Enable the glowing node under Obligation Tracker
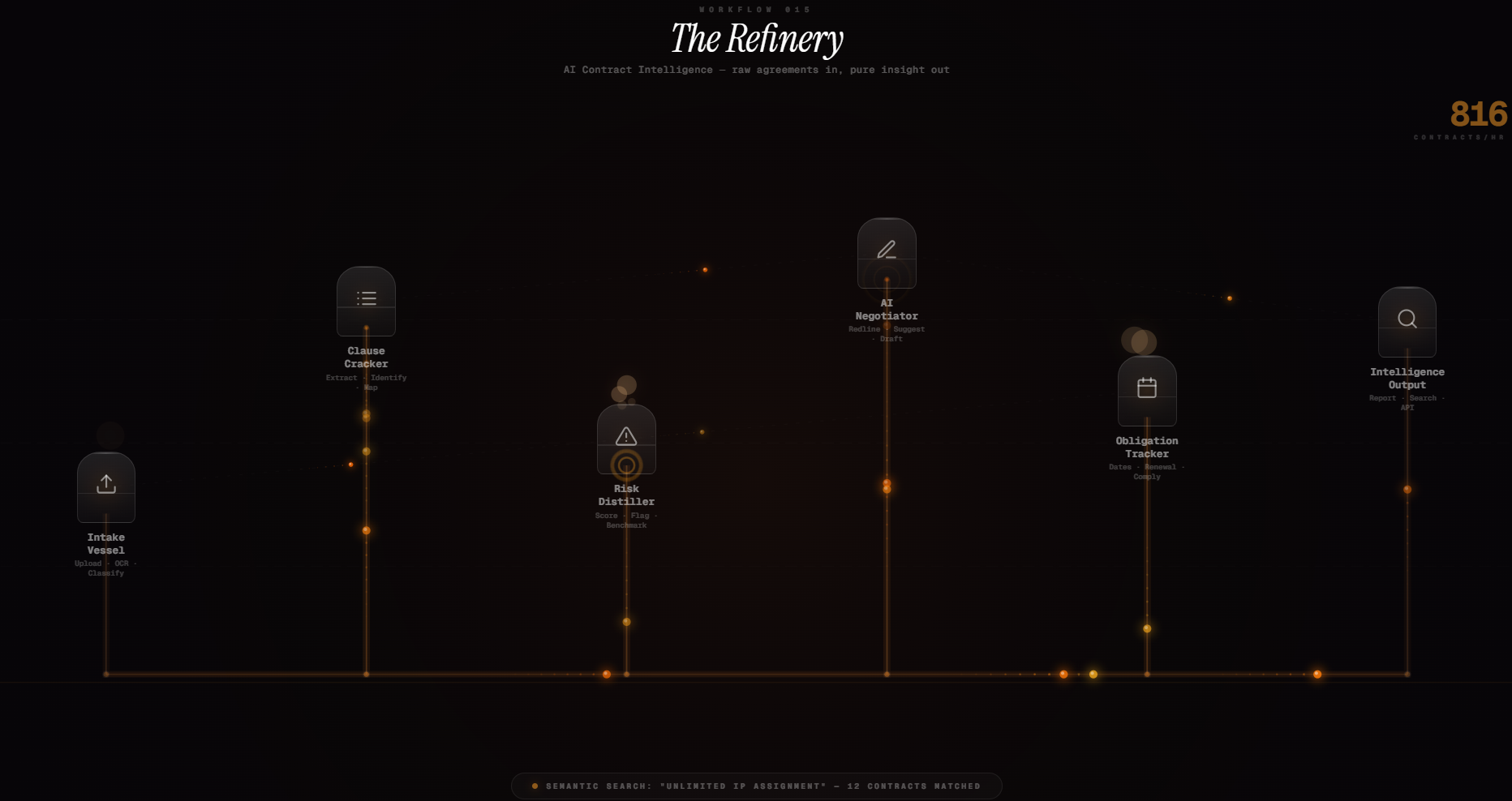Screen dimensions: 1512x801 click(x=1146, y=628)
